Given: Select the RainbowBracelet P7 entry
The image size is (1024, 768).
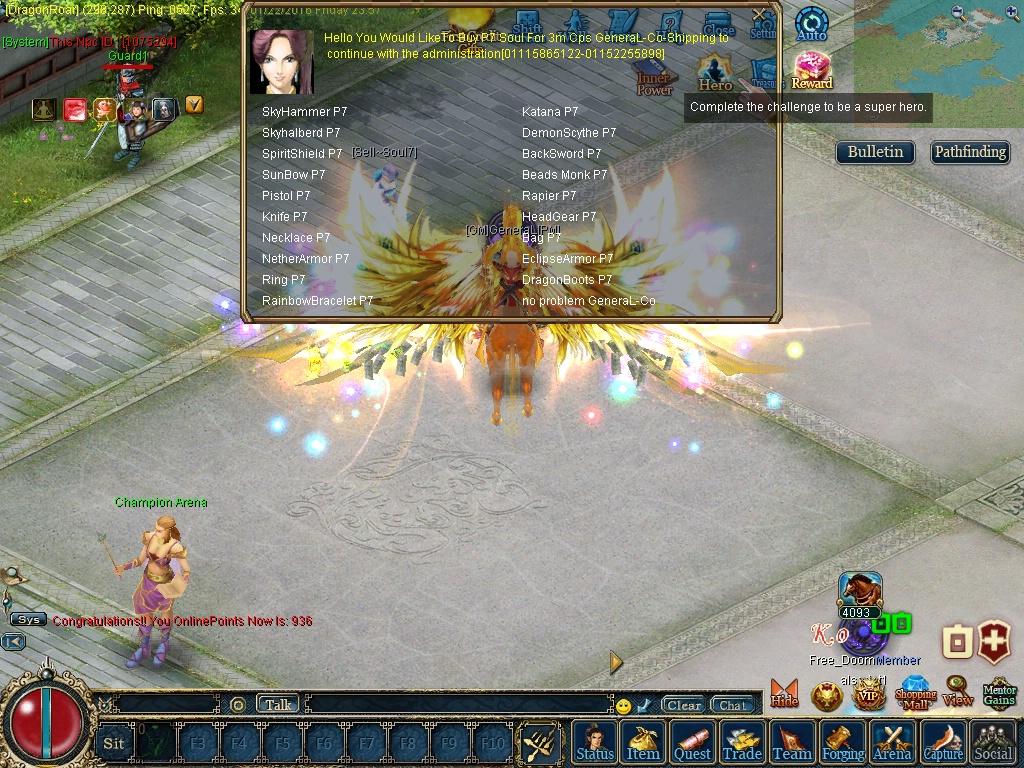Looking at the screenshot, I should point(317,301).
